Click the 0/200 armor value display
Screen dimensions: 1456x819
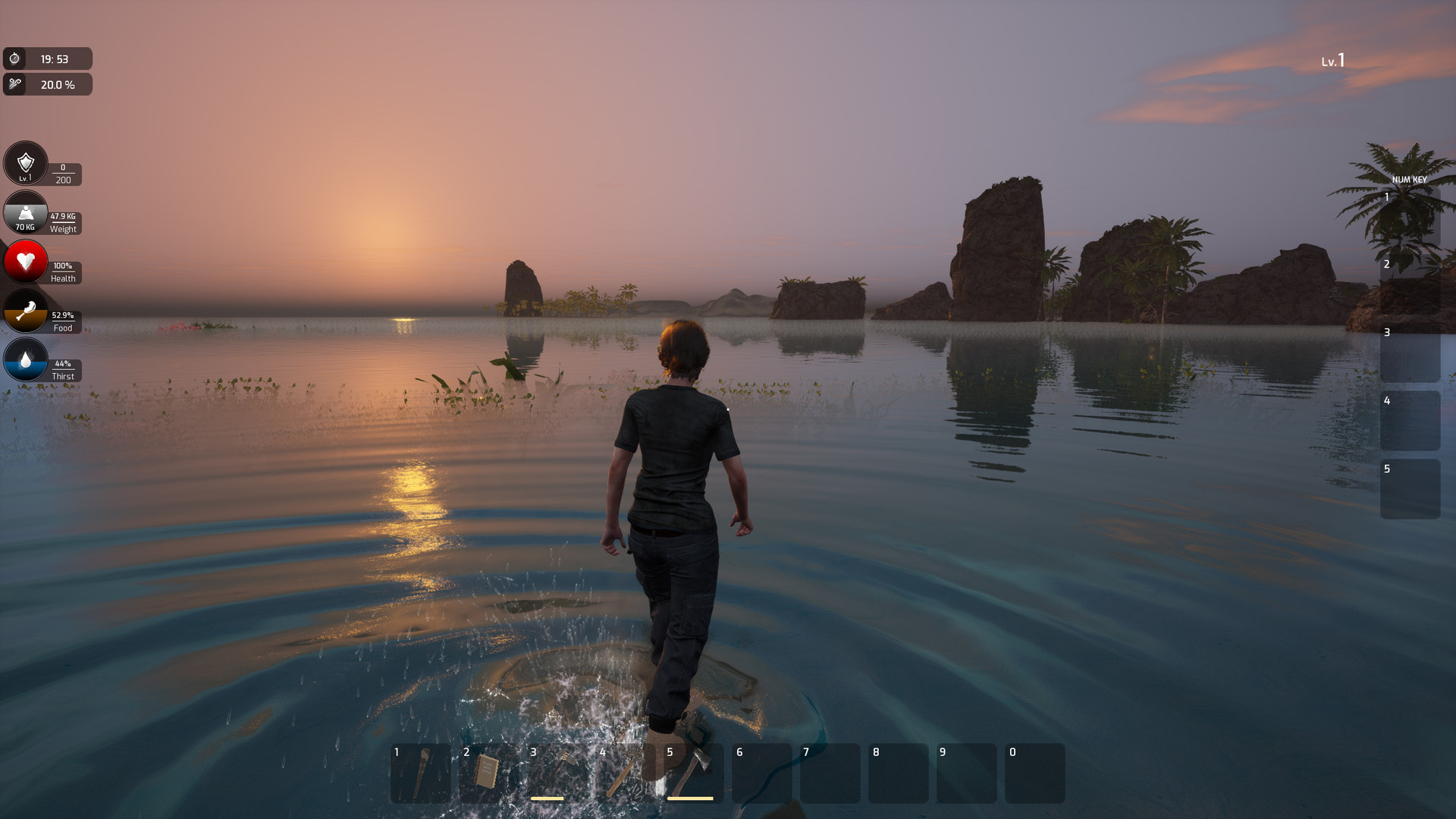point(62,173)
